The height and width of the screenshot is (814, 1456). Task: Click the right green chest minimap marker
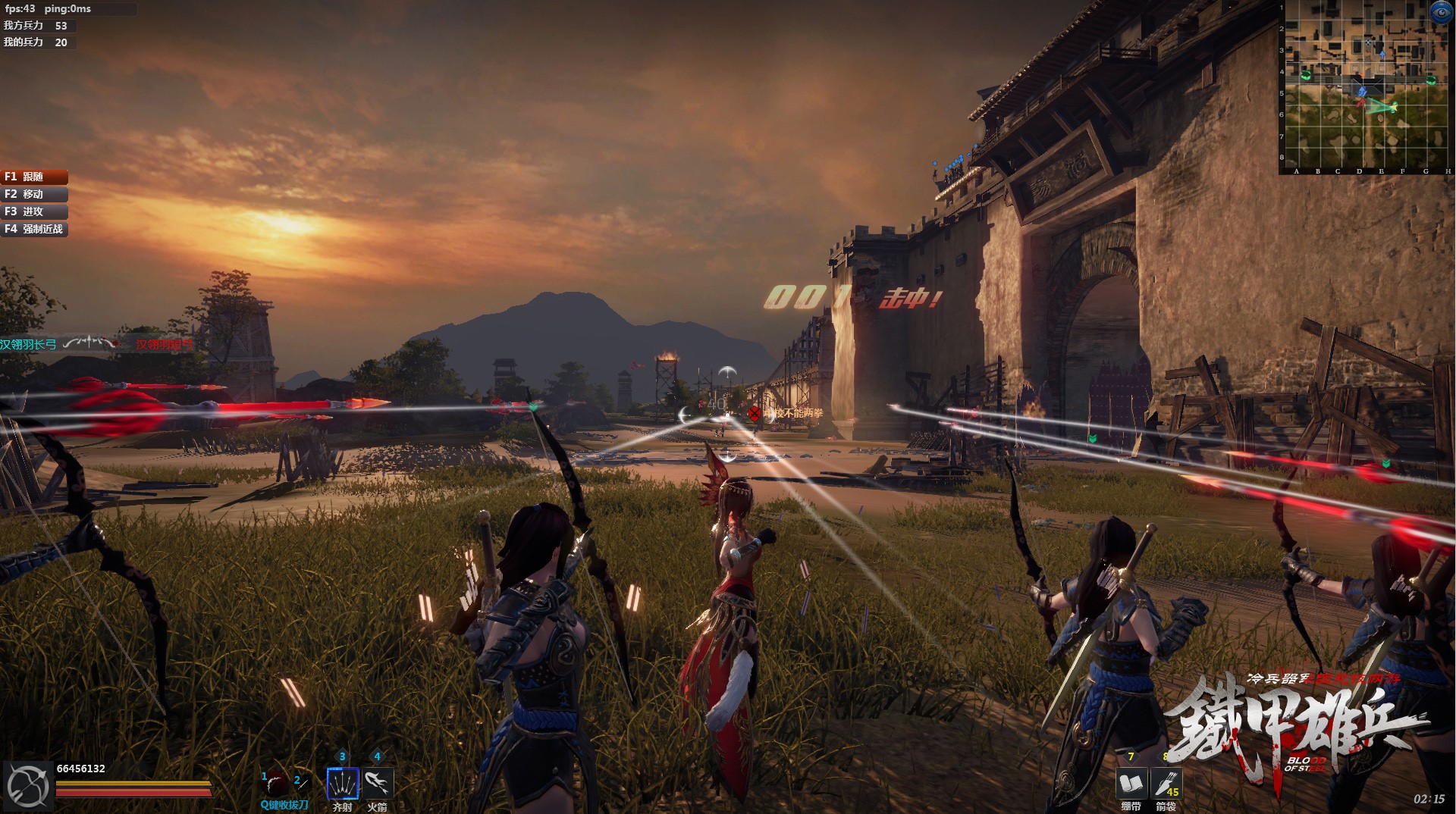1430,80
